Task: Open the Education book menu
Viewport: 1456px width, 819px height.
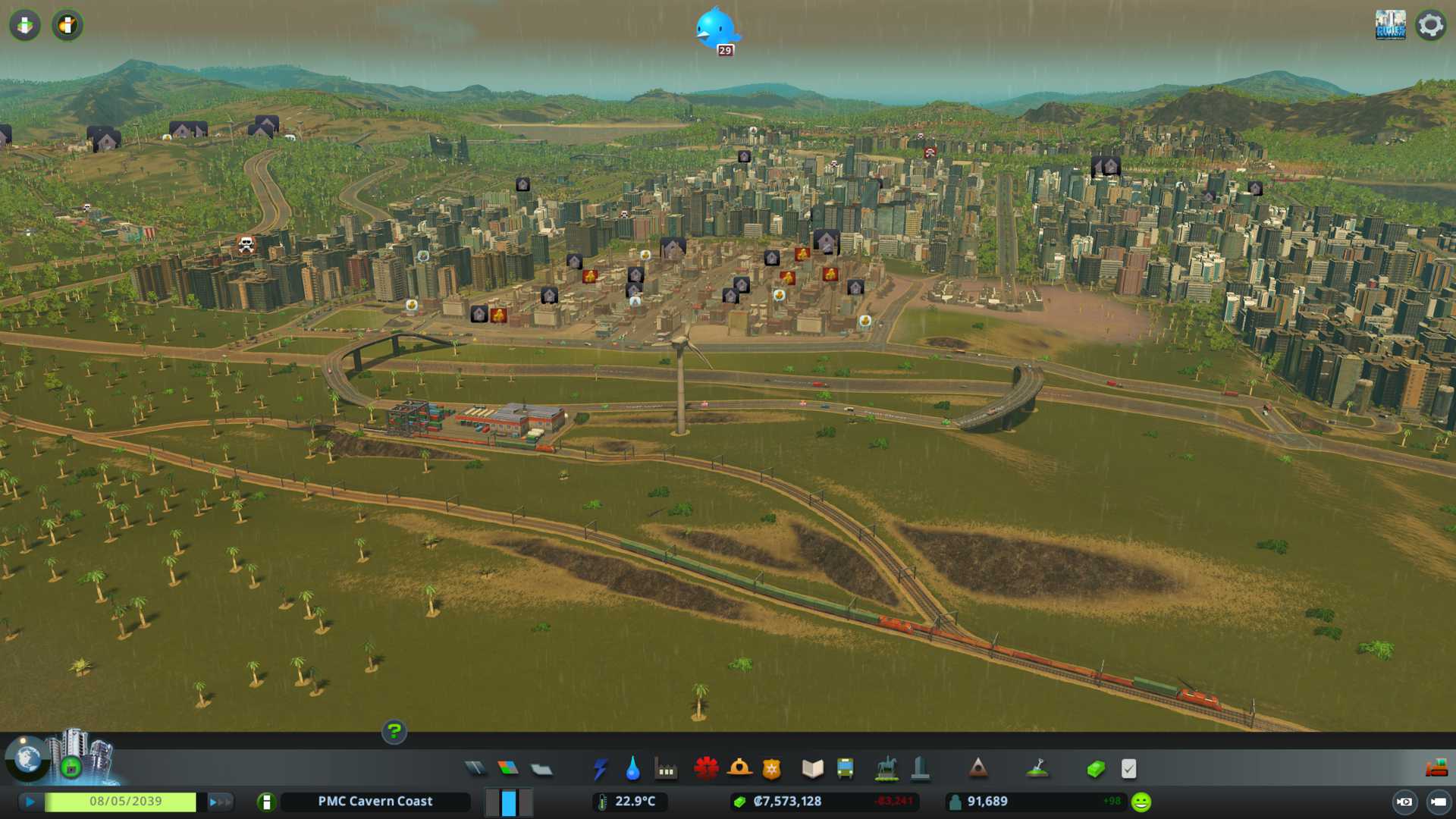Action: pyautogui.click(x=812, y=769)
